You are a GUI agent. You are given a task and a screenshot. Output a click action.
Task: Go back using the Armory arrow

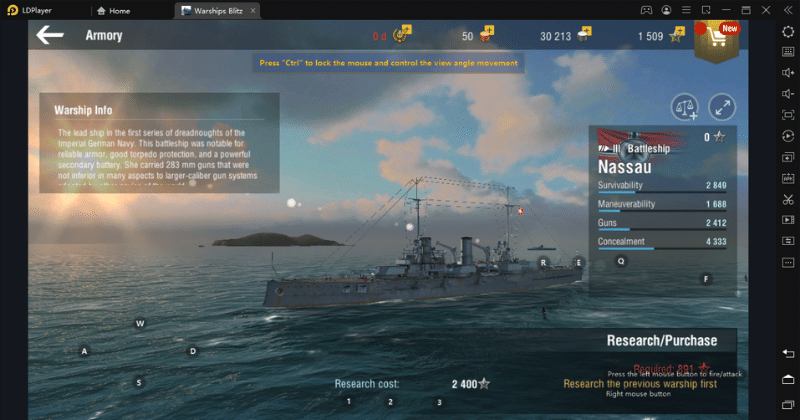[x=50, y=35]
